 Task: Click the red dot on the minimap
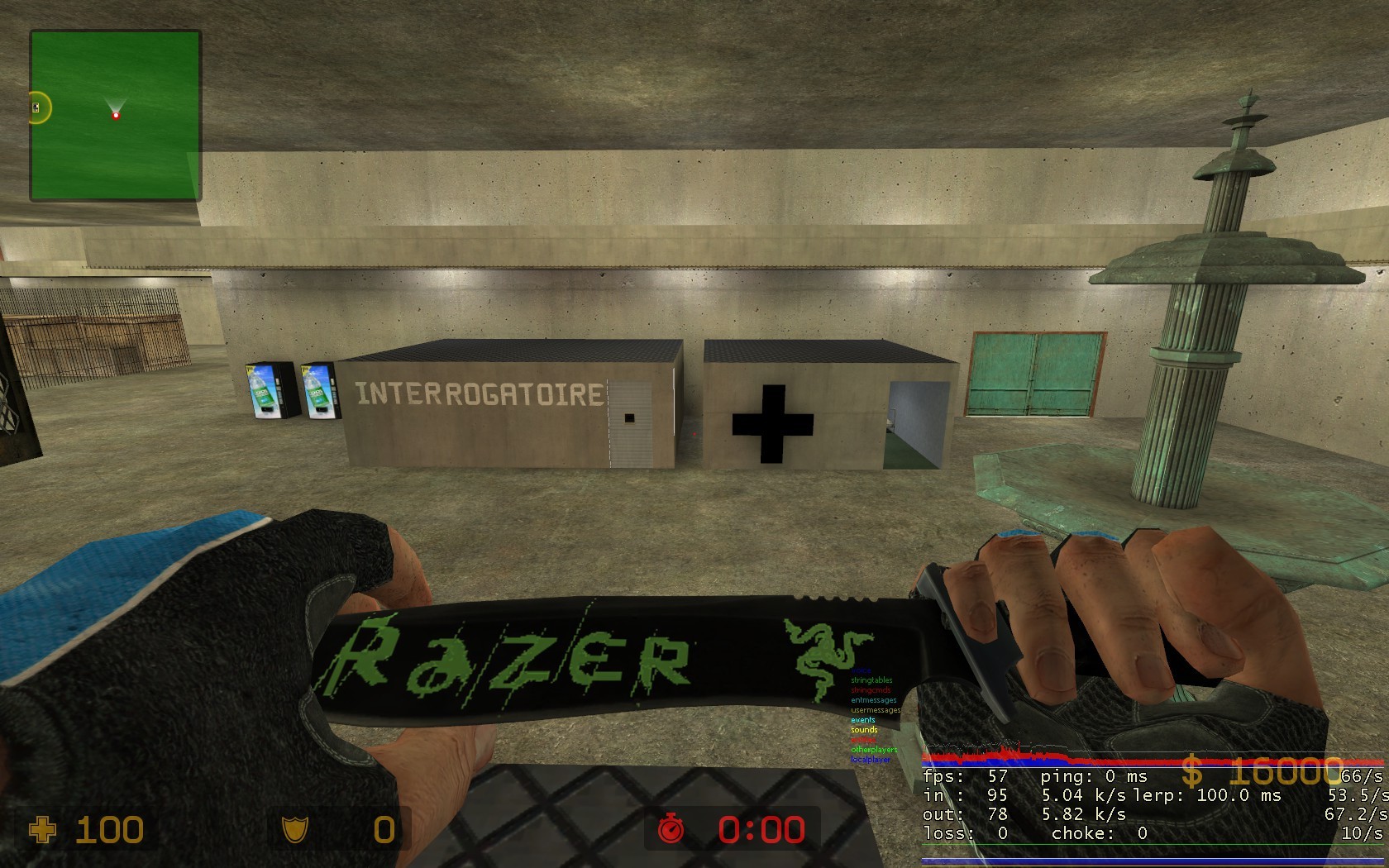point(115,117)
